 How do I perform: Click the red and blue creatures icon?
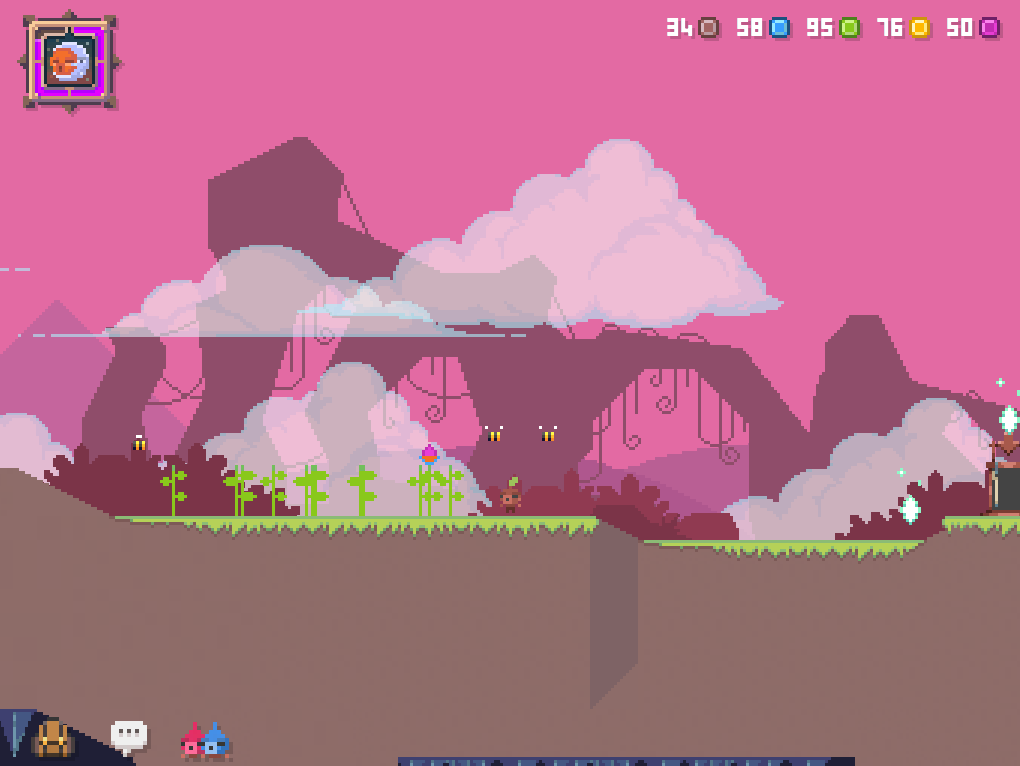pyautogui.click(x=205, y=741)
